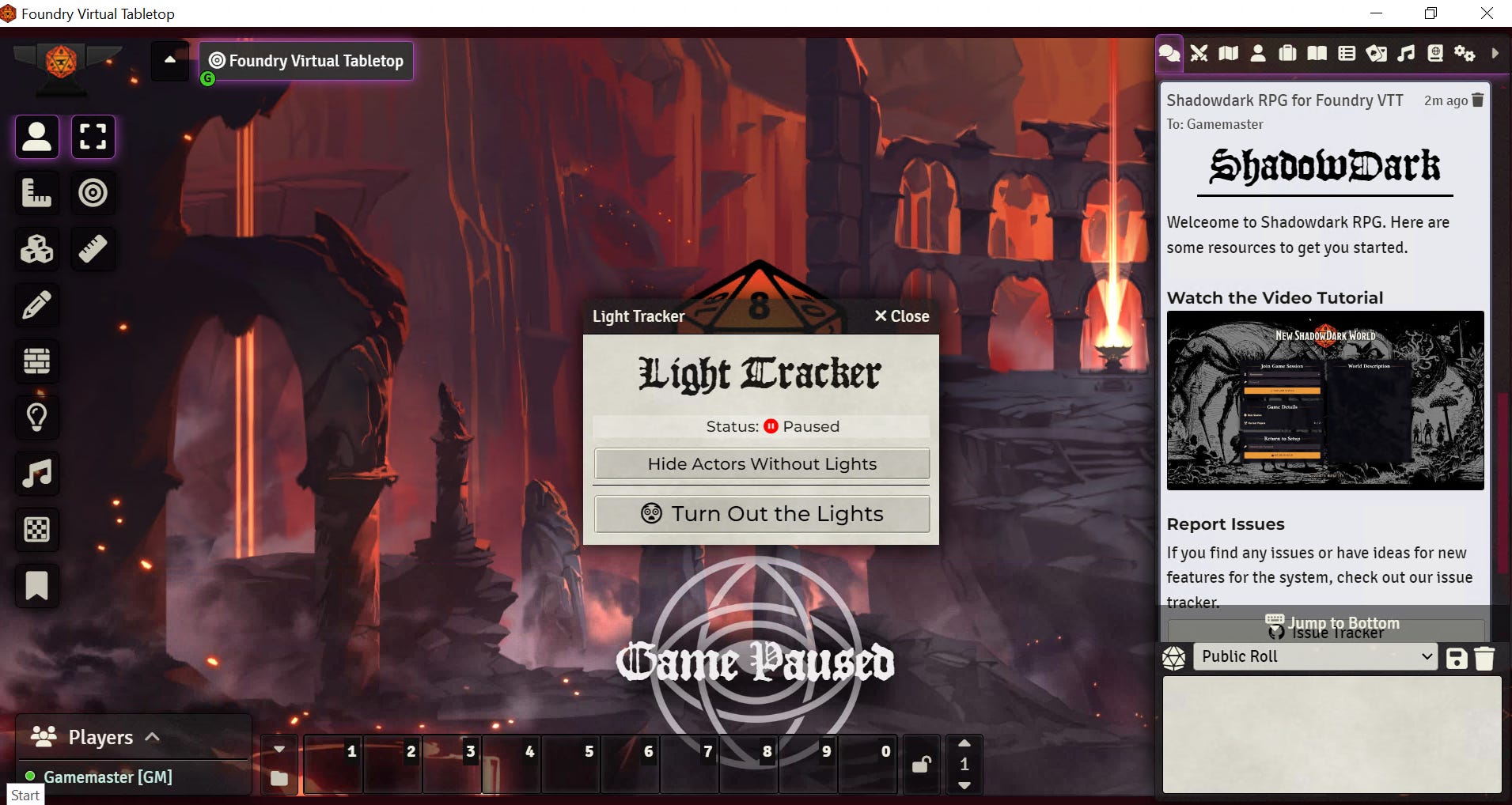Delete the Shadowdark RPG chat message
Image resolution: width=1512 pixels, height=805 pixels.
(1478, 100)
